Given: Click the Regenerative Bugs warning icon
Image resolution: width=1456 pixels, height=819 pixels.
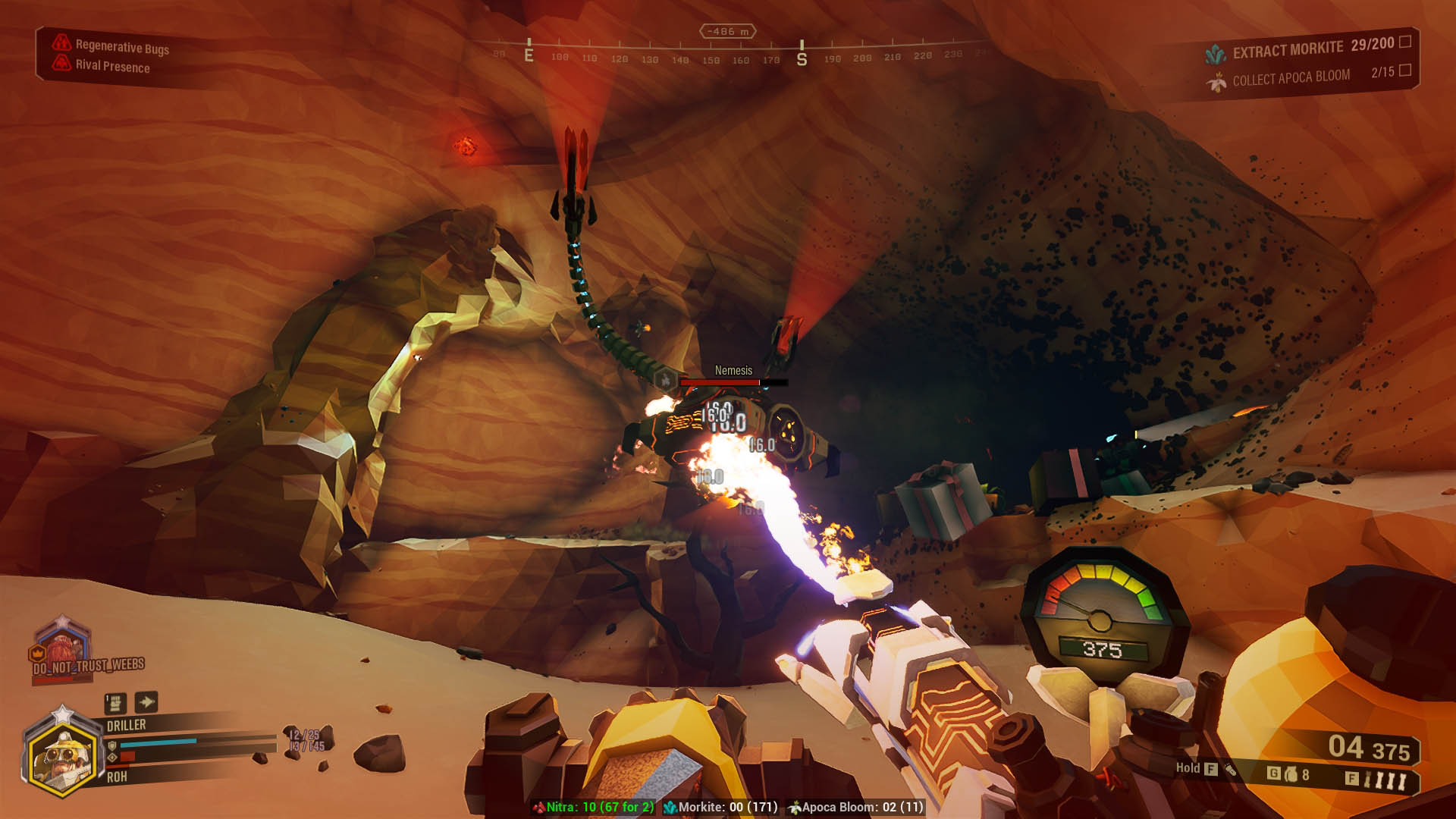Looking at the screenshot, I should coord(61,42).
